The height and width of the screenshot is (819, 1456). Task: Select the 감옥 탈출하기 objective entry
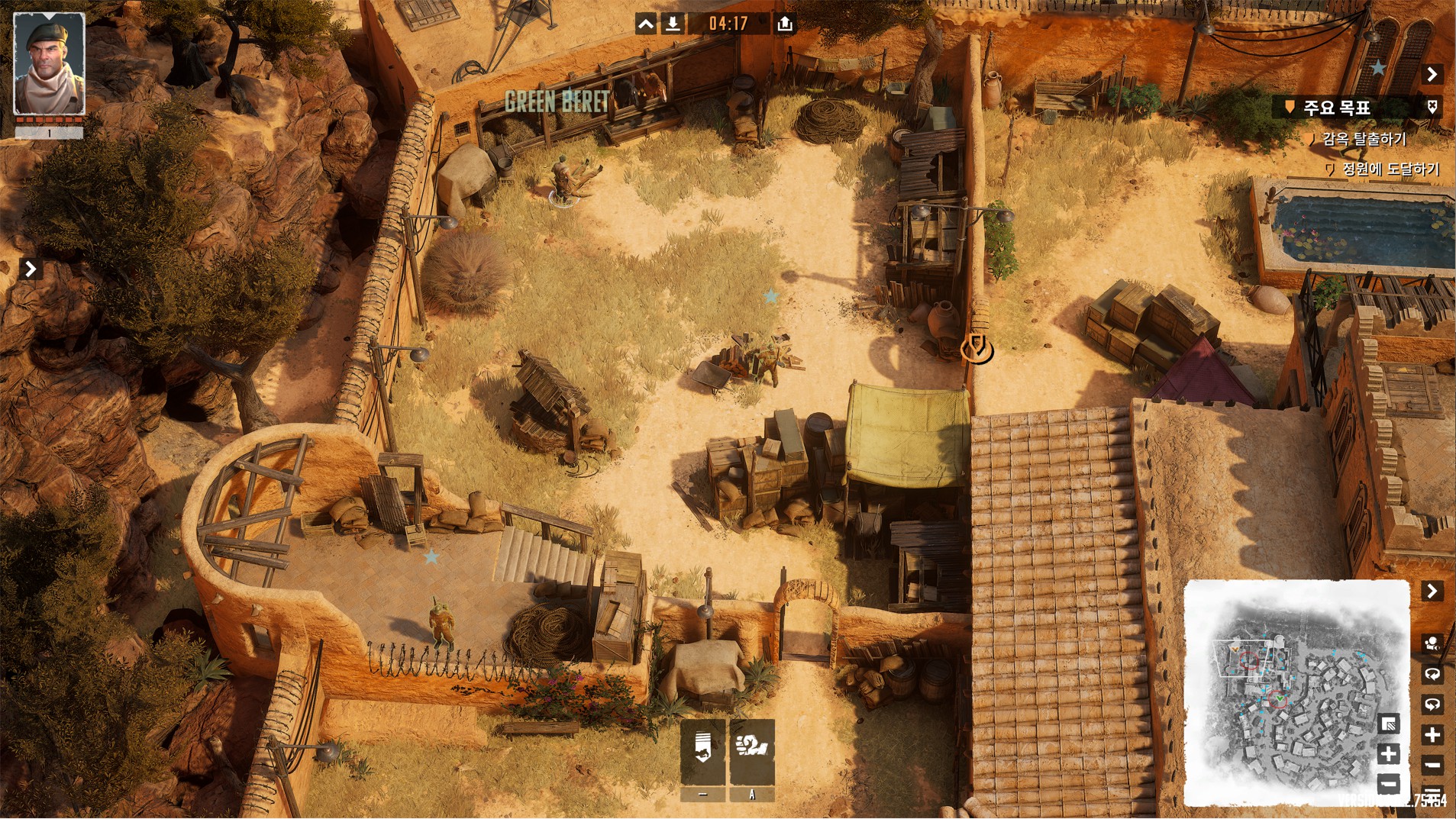(x=1364, y=139)
